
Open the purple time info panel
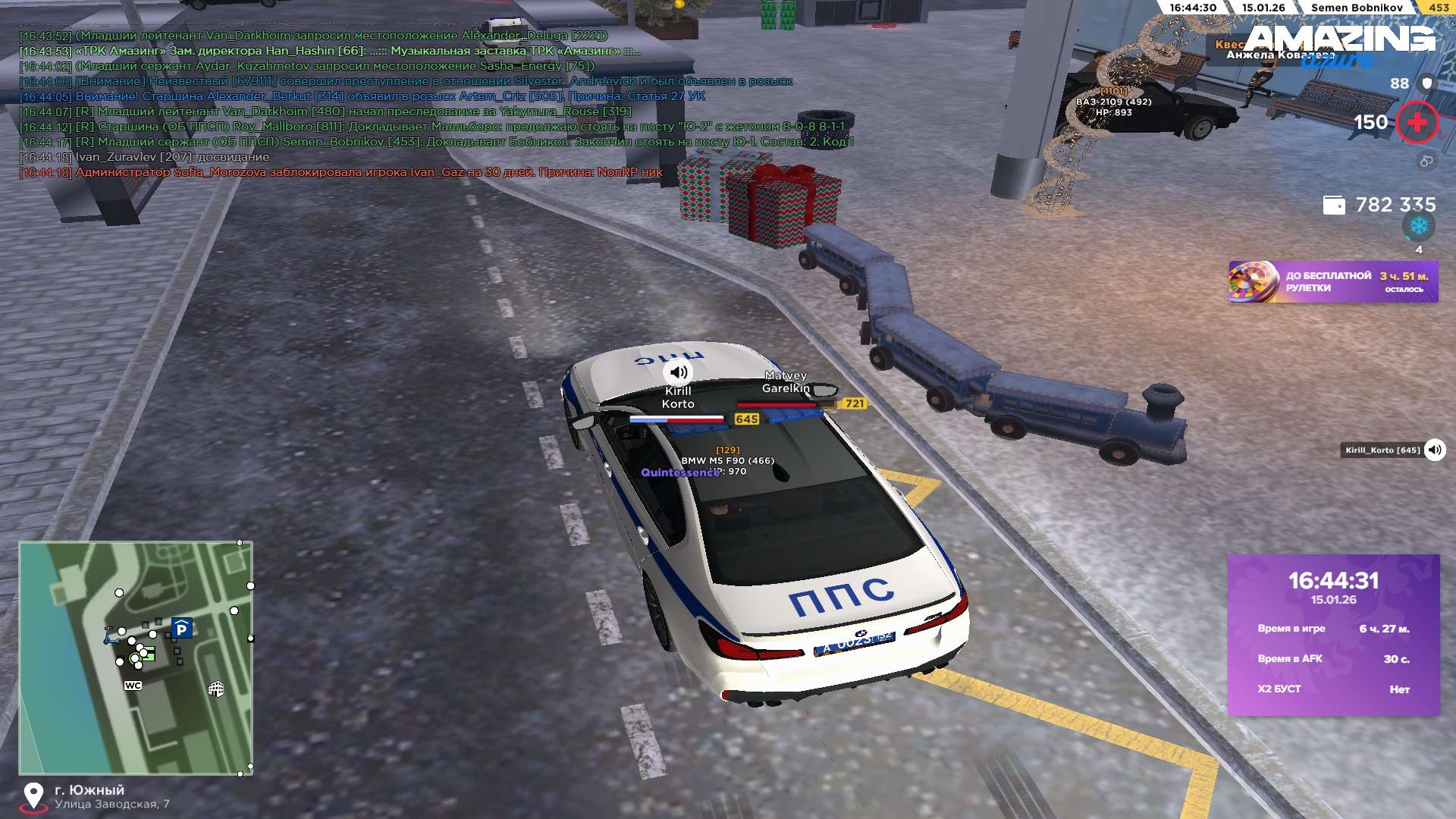pyautogui.click(x=1333, y=635)
